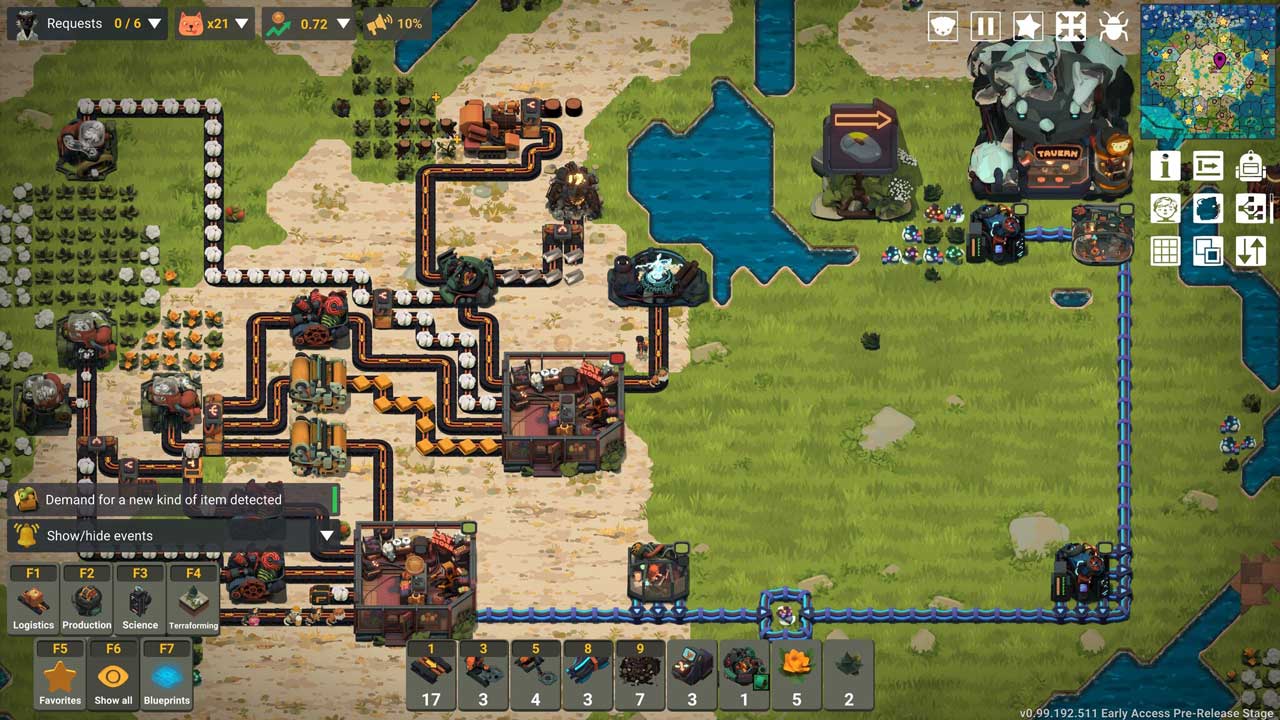Open the Blueprints panel
This screenshot has height=720, width=1280.
(x=167, y=676)
